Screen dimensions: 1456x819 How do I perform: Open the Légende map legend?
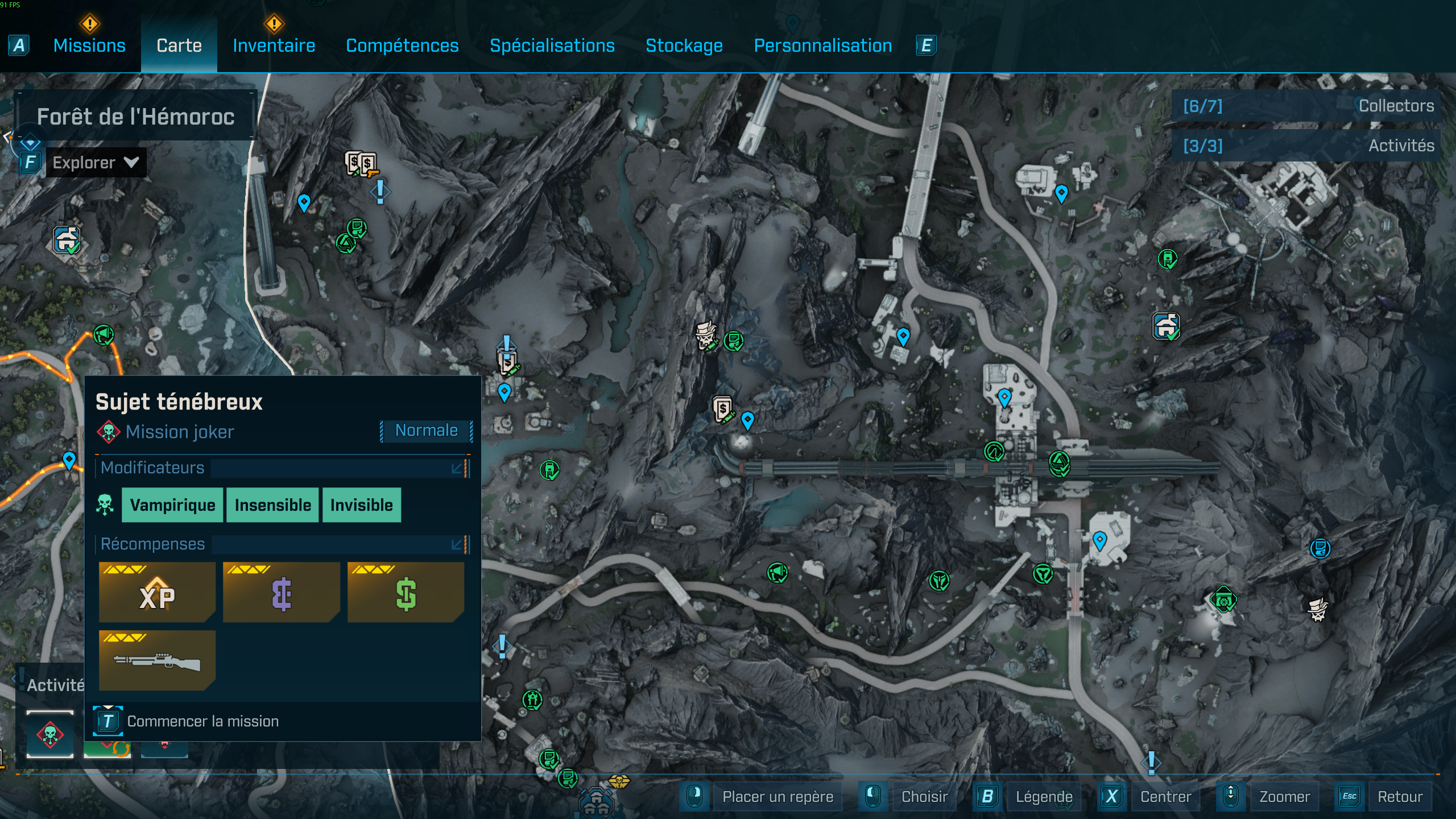(1043, 796)
